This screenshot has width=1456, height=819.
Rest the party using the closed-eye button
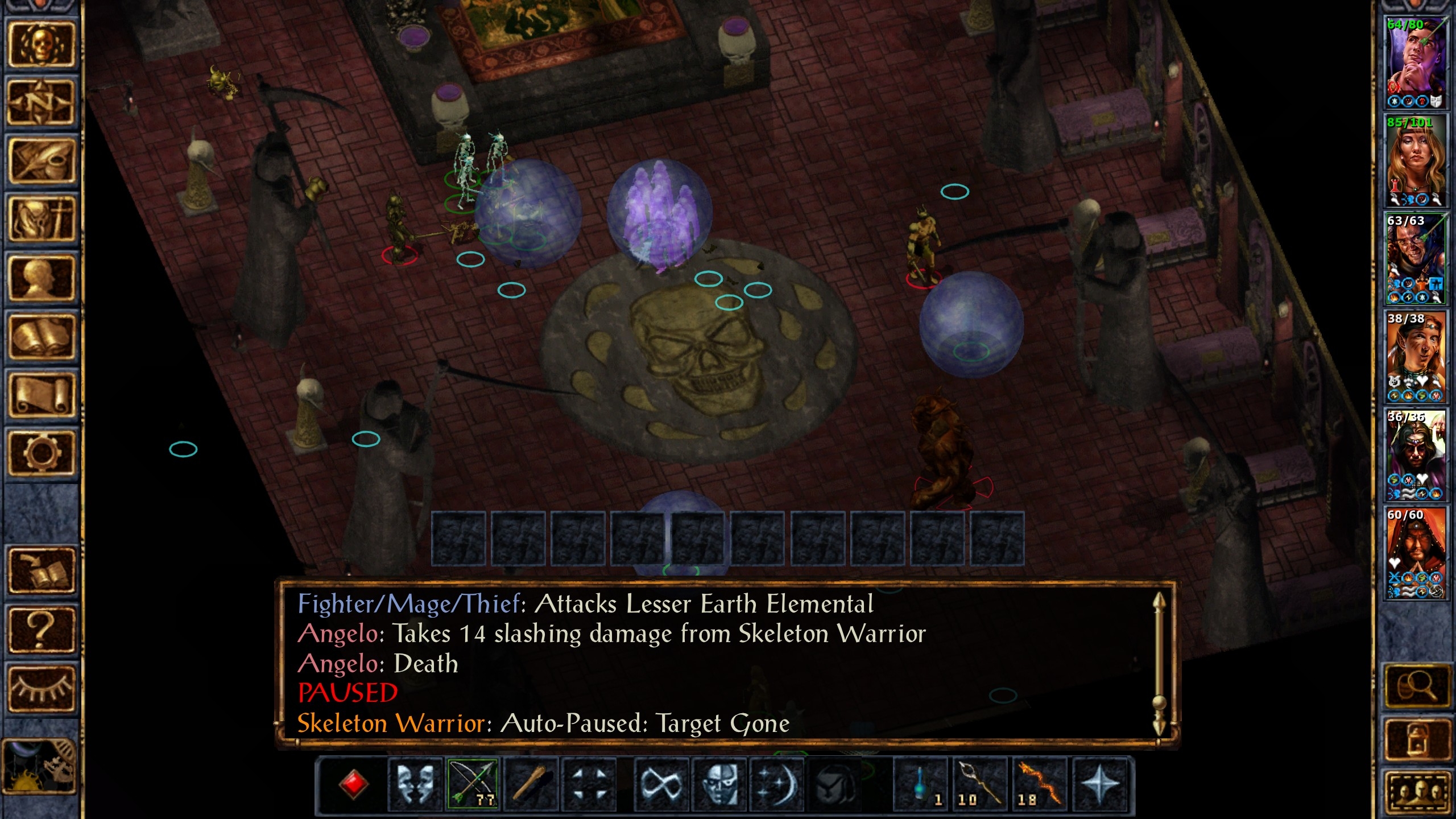pyautogui.click(x=41, y=687)
